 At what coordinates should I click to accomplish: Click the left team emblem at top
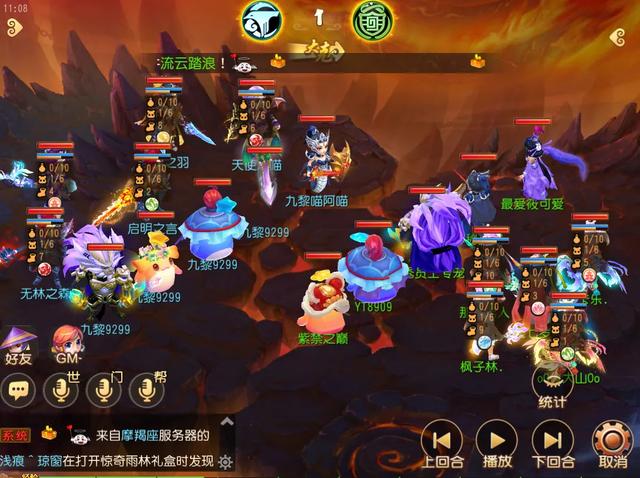(260, 19)
